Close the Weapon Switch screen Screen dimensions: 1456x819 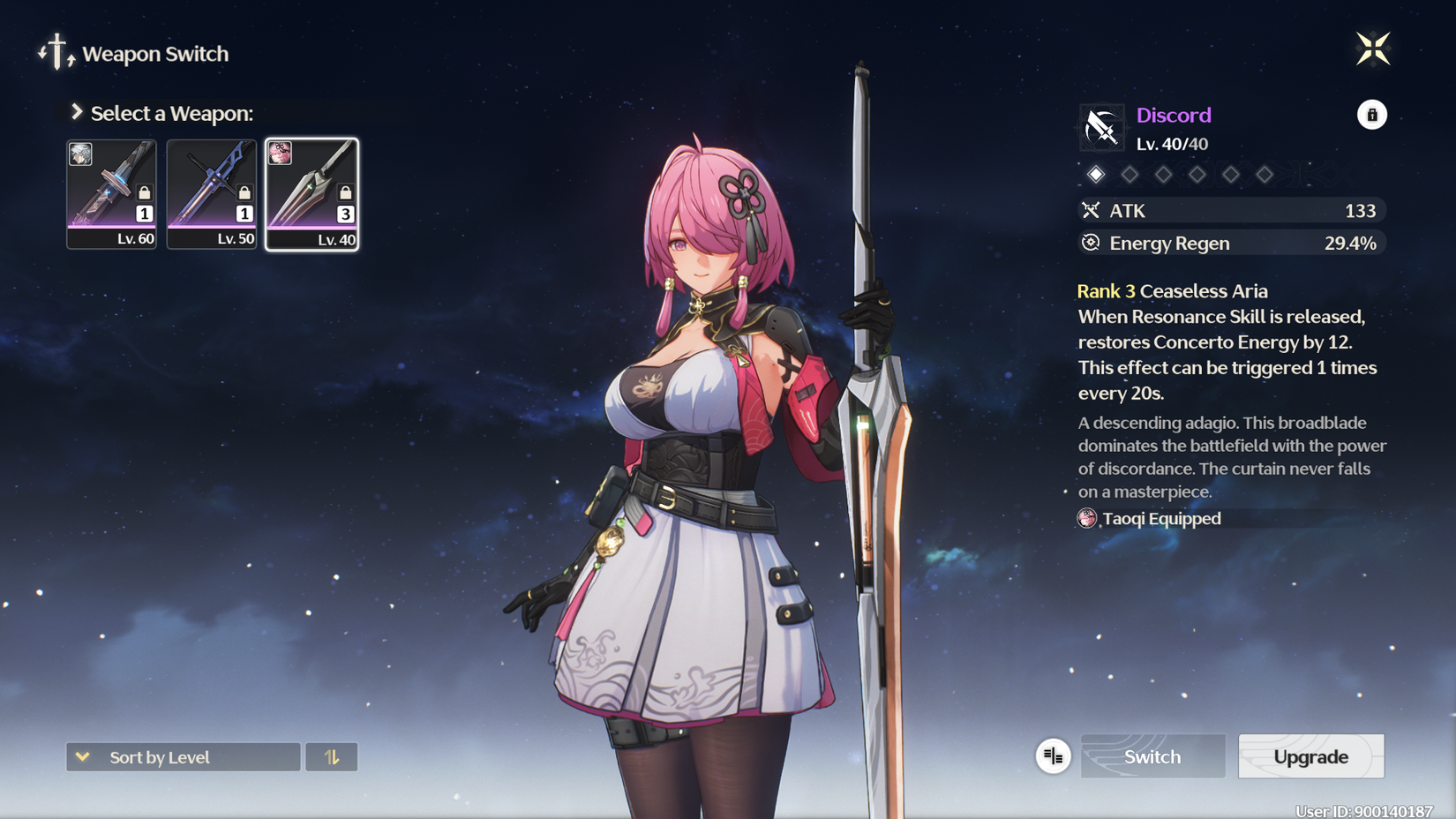coord(1372,49)
